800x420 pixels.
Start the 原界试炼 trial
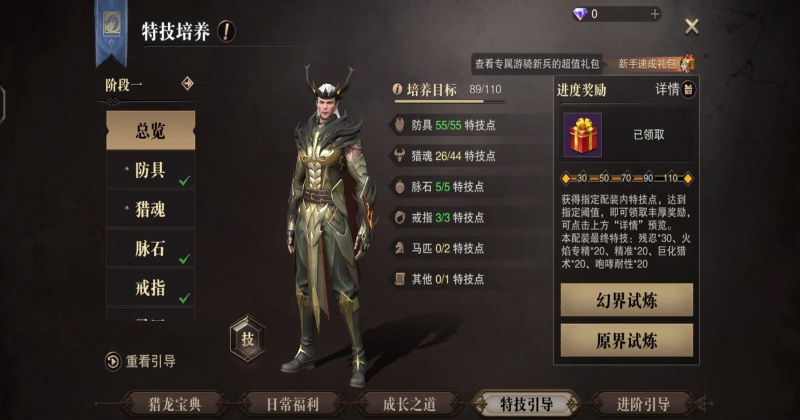[626, 340]
